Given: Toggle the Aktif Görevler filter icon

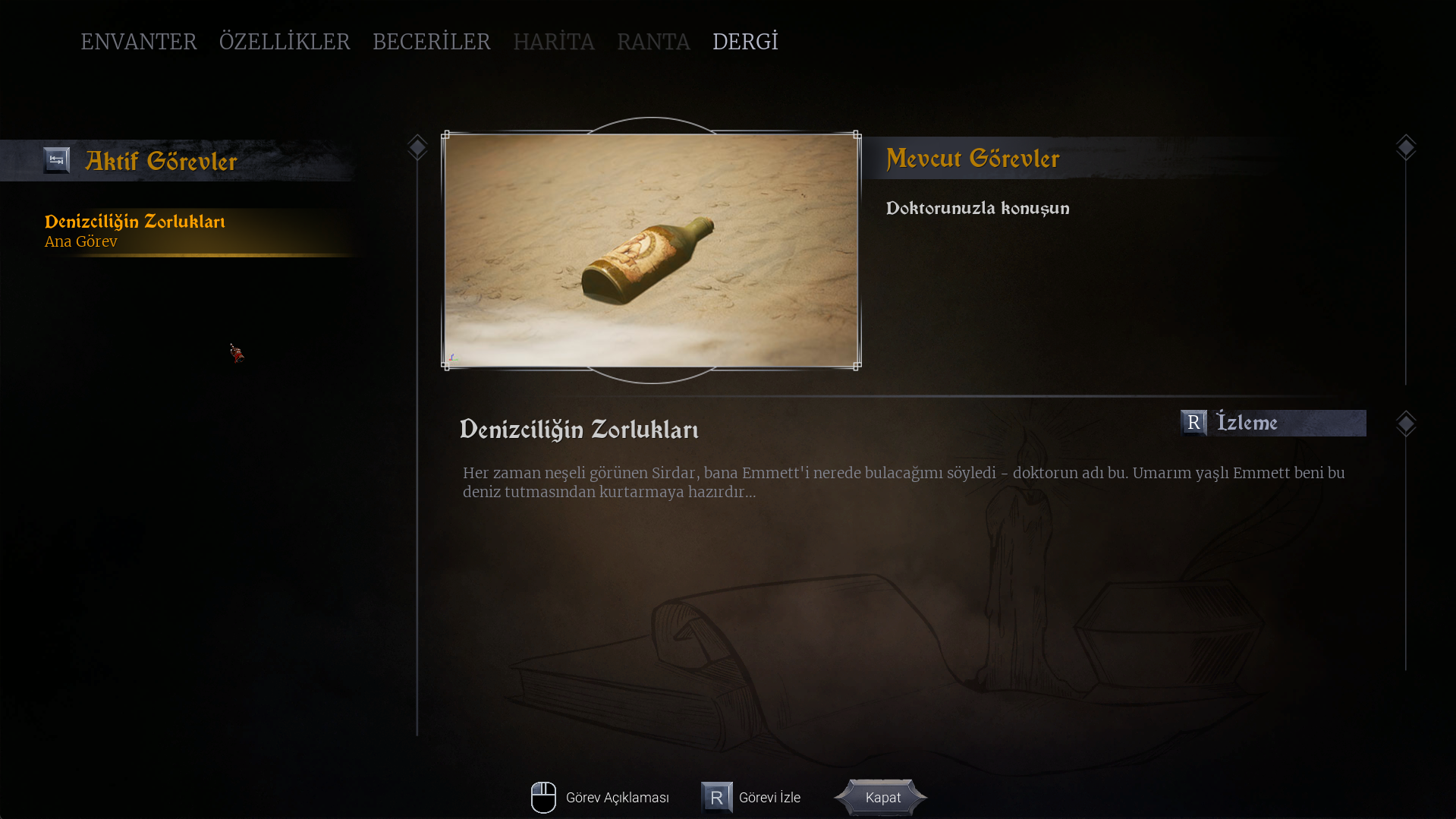Looking at the screenshot, I should coord(56,160).
